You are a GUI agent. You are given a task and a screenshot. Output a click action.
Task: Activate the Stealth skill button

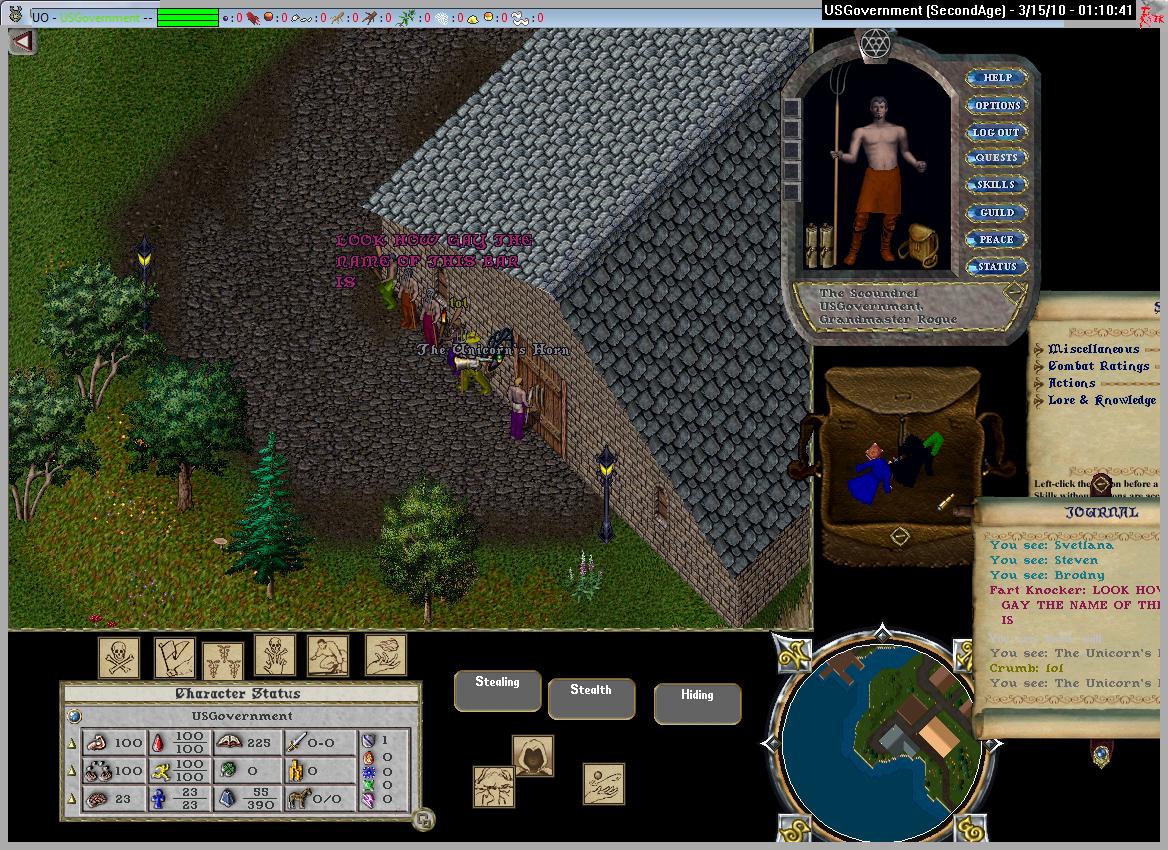pos(591,697)
